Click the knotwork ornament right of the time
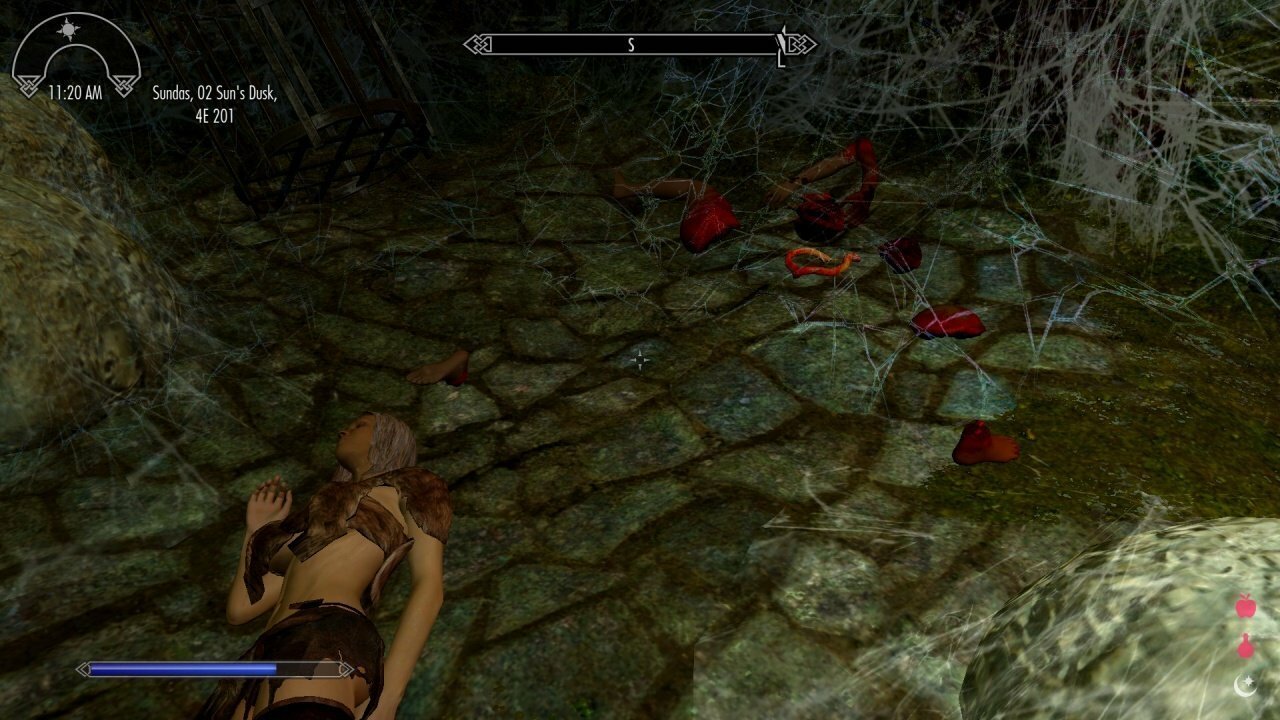This screenshot has height=720, width=1280. 124,86
